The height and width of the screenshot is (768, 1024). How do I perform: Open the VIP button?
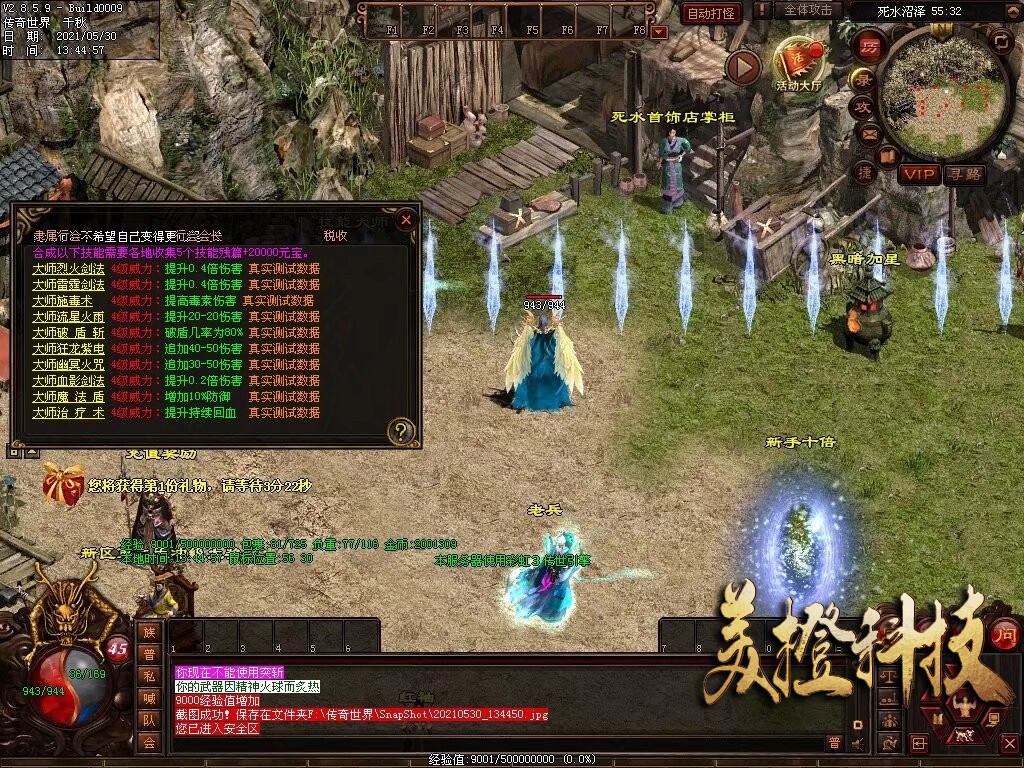(918, 174)
